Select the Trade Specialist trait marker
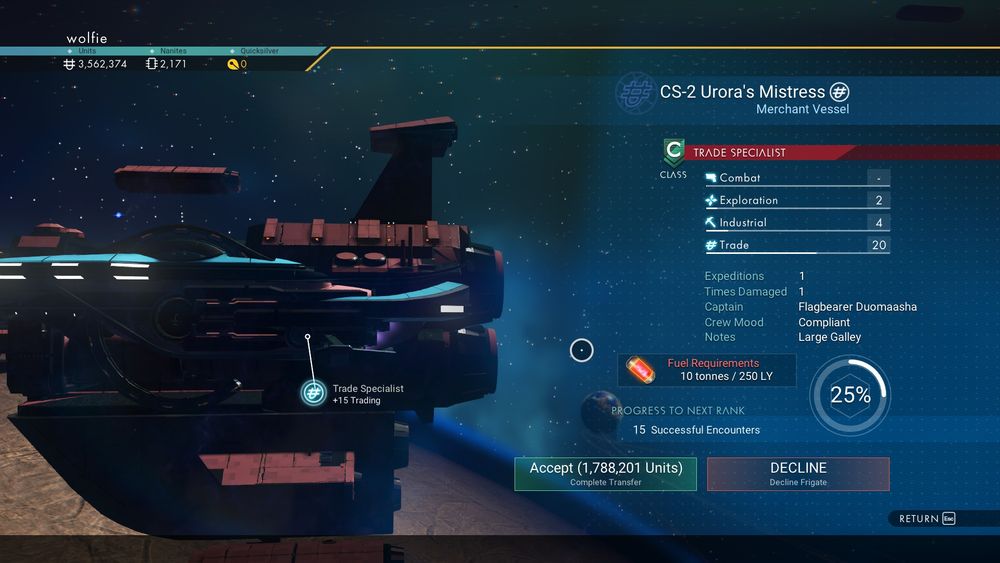1000x563 pixels. point(314,393)
